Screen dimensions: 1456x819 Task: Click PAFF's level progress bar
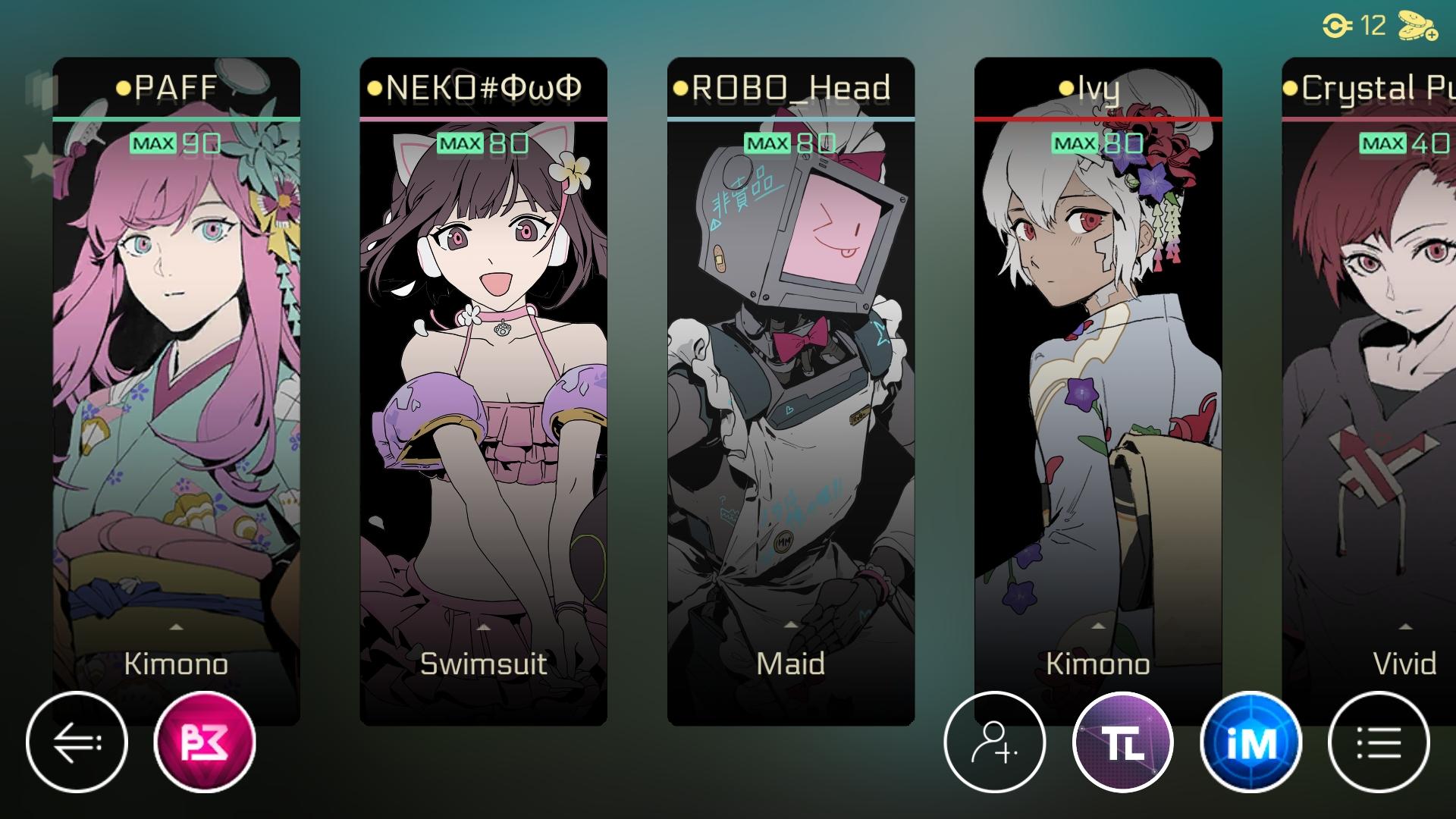(x=176, y=119)
